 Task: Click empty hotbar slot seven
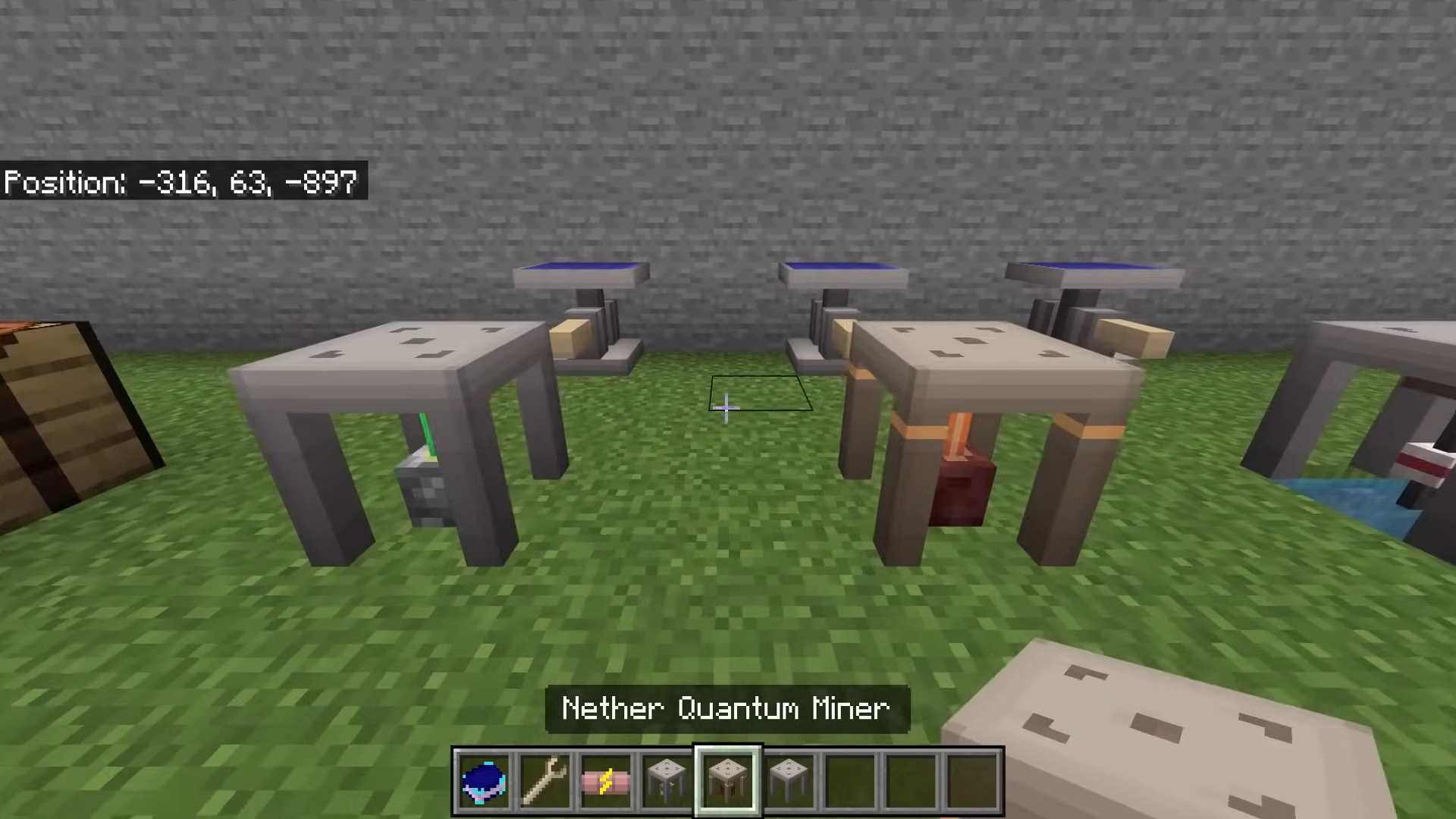click(x=848, y=778)
